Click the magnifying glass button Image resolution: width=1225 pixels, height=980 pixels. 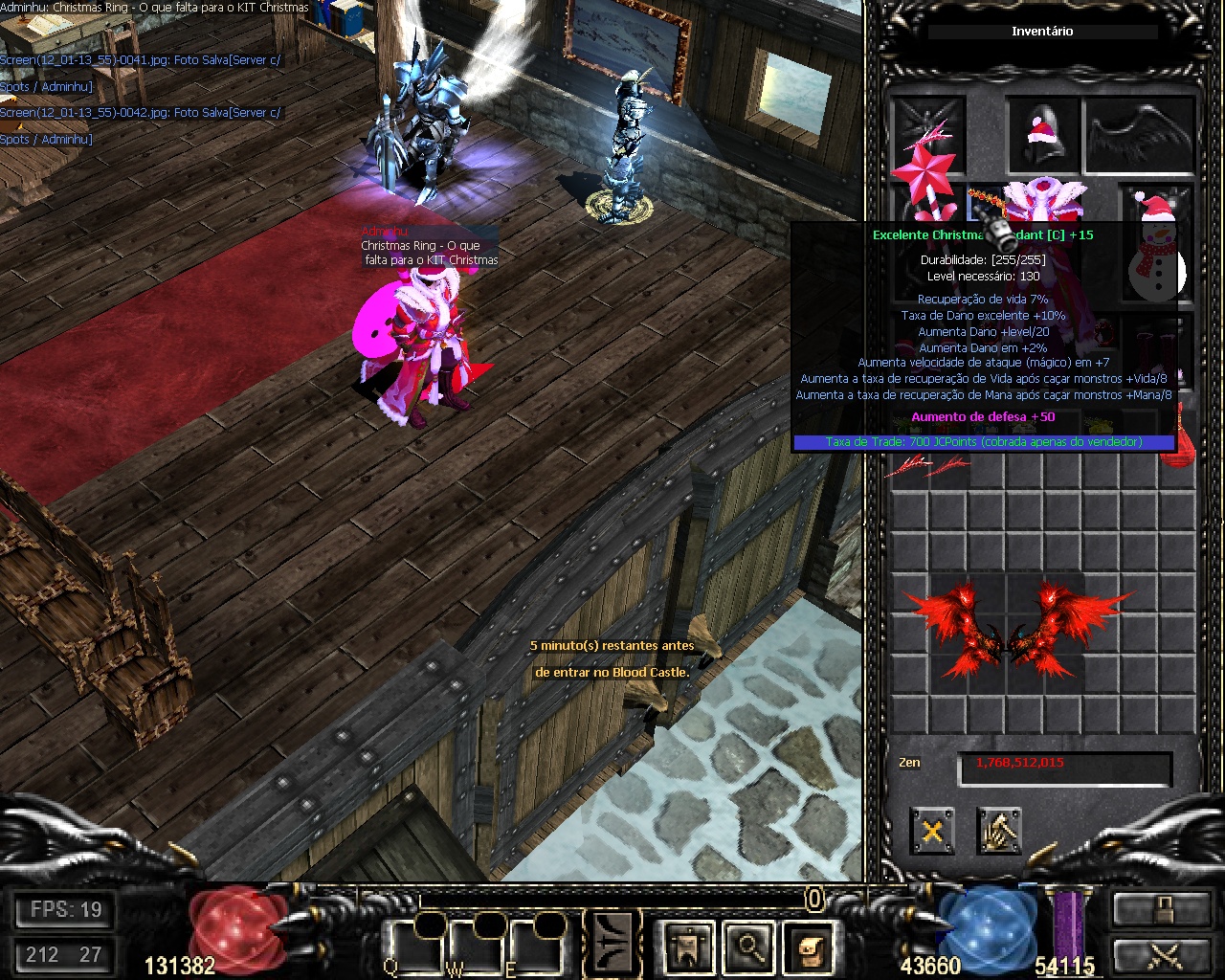coord(747,947)
